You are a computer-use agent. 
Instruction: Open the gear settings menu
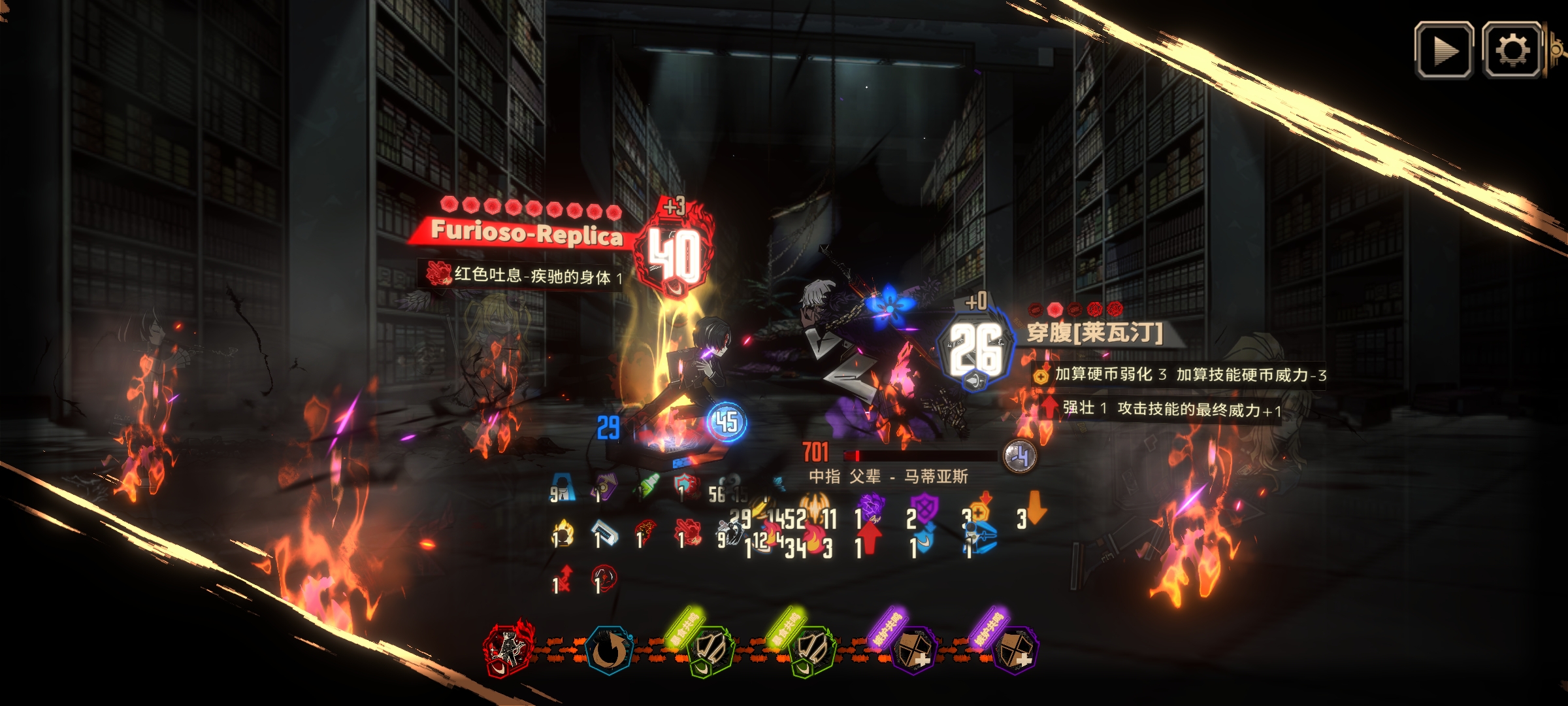pyautogui.click(x=1512, y=50)
